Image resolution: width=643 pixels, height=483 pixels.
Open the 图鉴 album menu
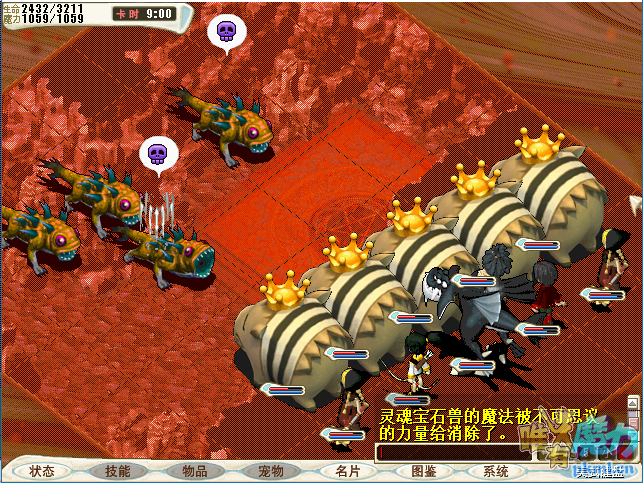pyautogui.click(x=423, y=471)
